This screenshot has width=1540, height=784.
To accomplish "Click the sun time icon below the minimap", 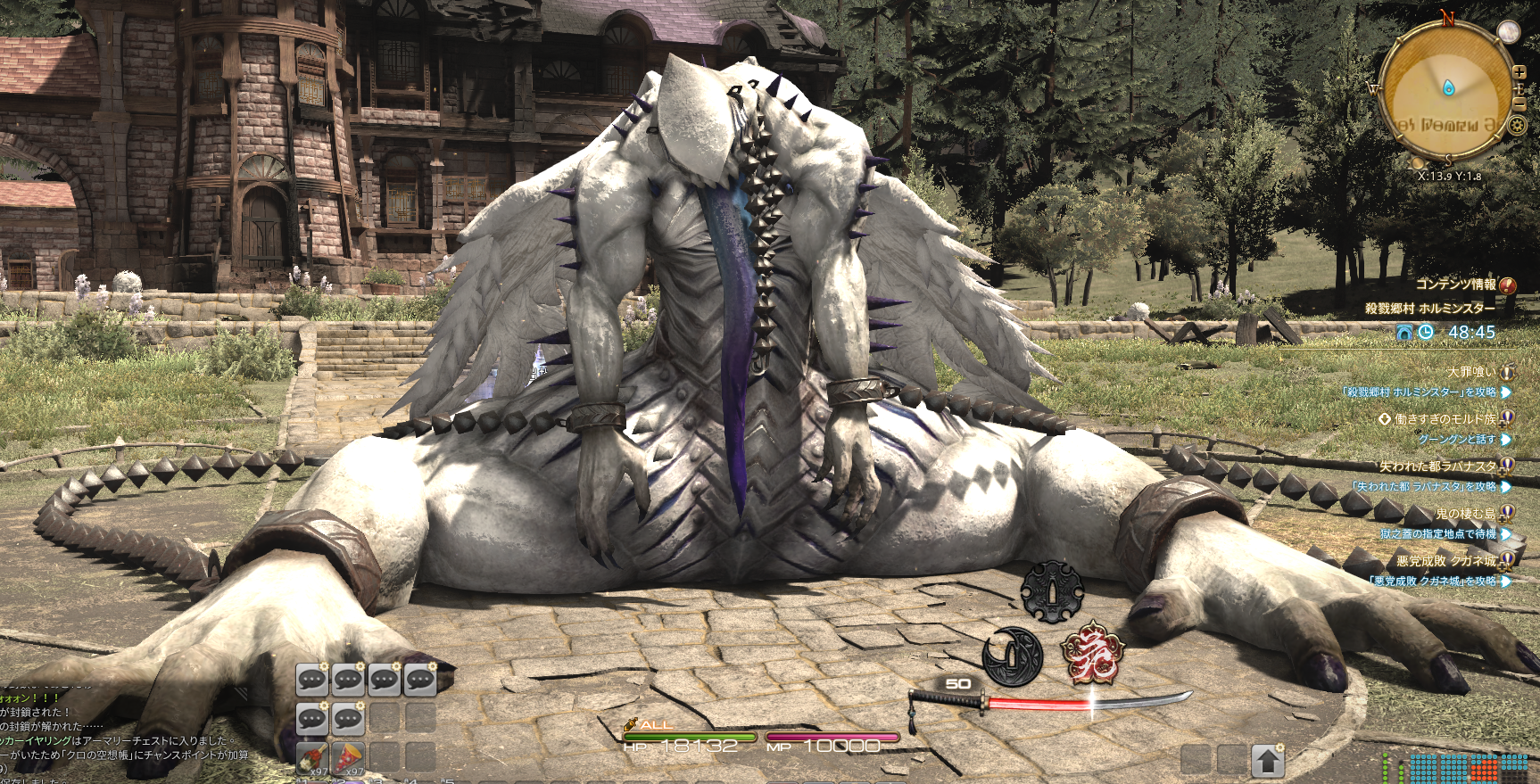I will tap(1418, 163).
